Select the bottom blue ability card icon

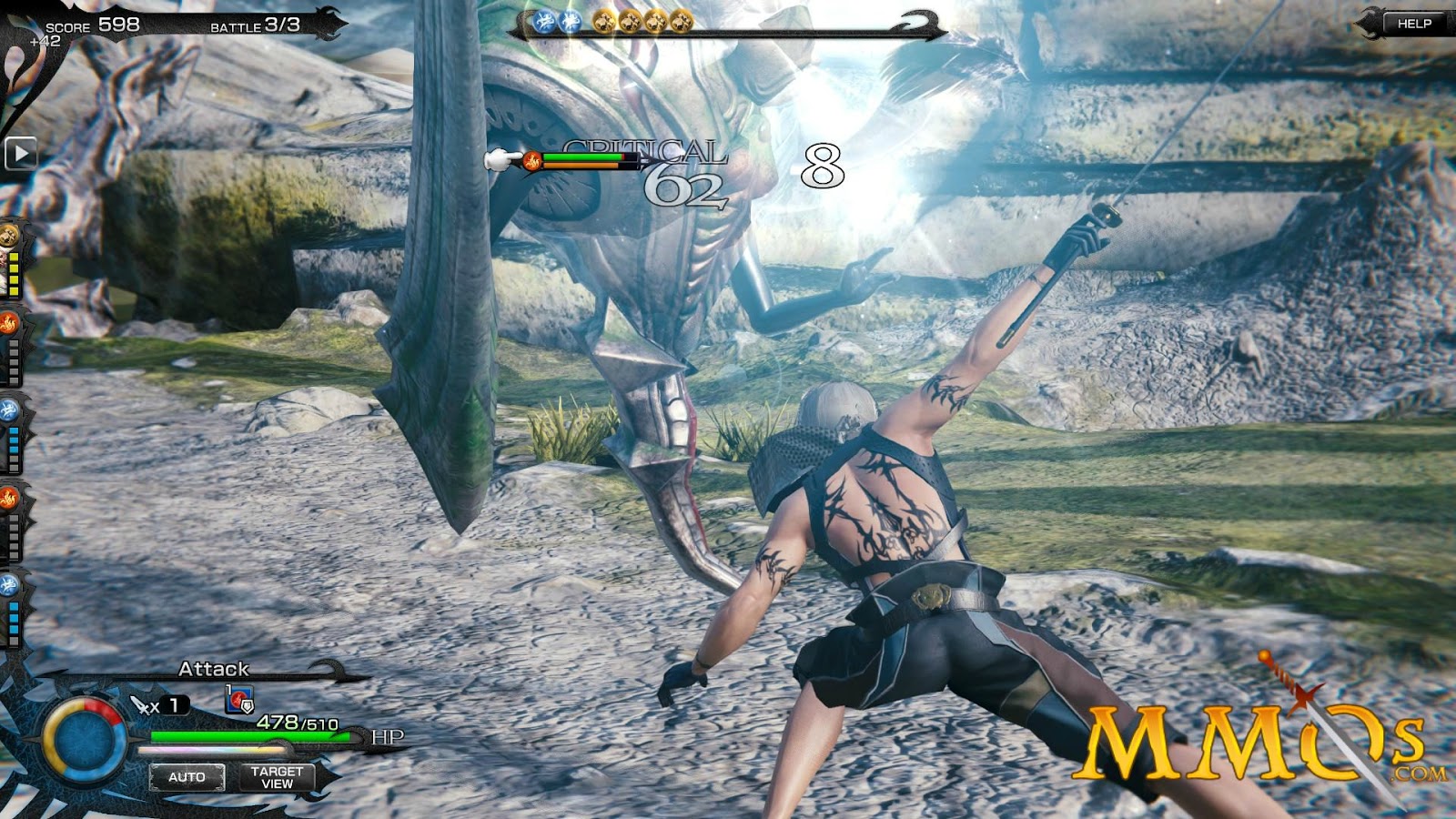[x=11, y=587]
